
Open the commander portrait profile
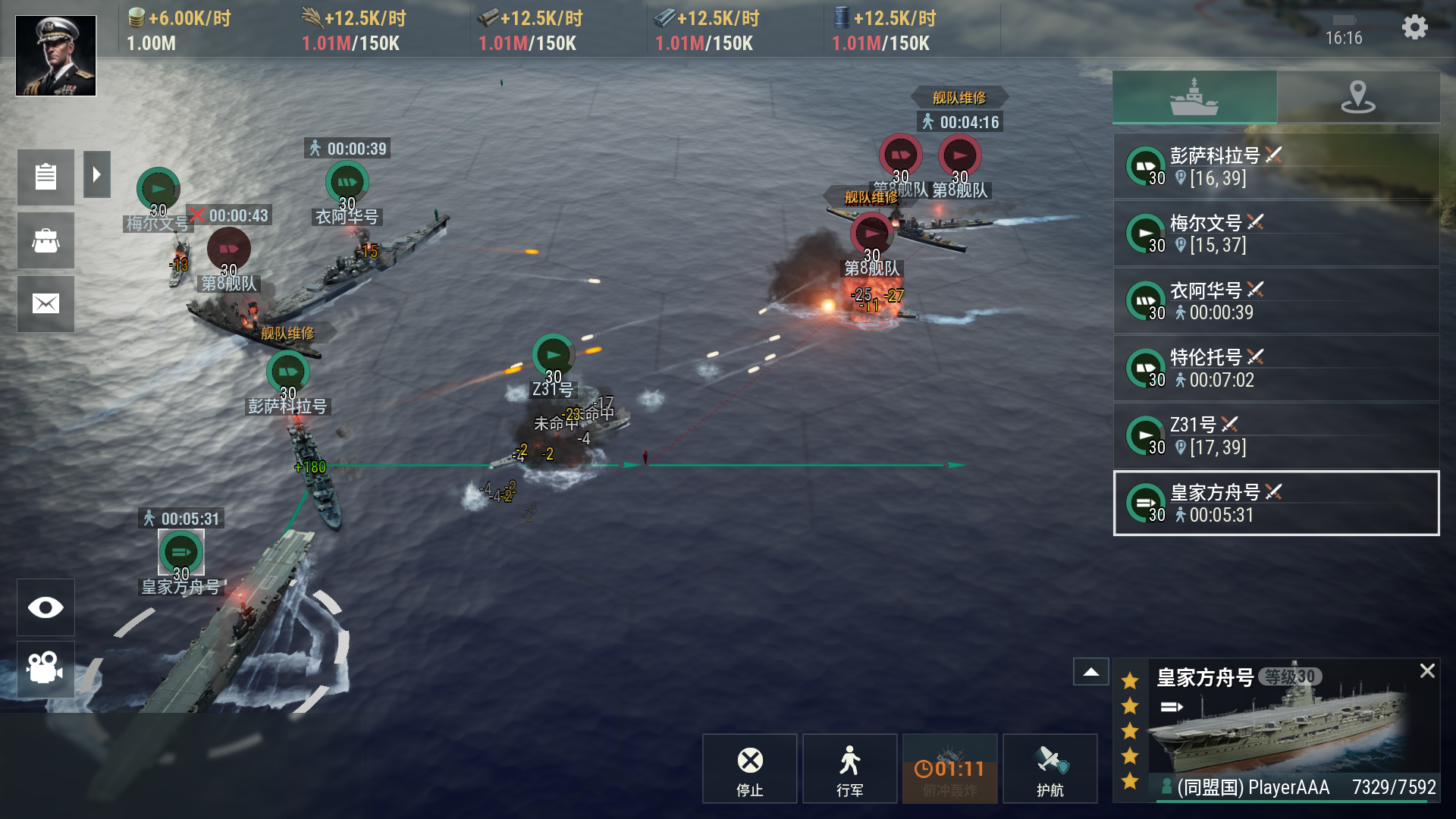56,56
